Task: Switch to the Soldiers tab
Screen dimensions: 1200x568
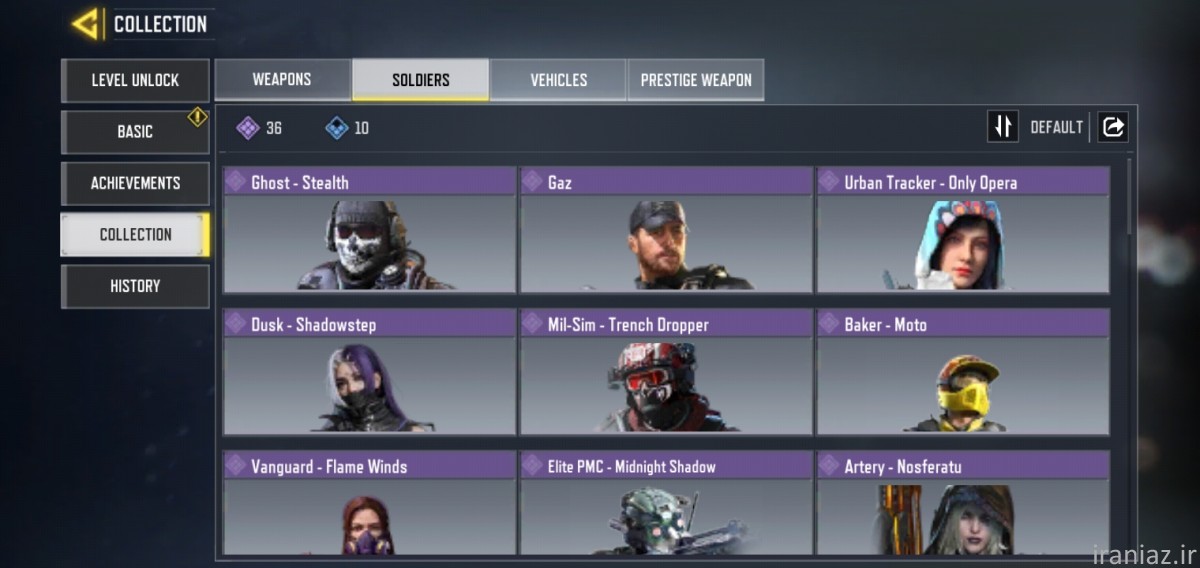Action: tap(420, 80)
